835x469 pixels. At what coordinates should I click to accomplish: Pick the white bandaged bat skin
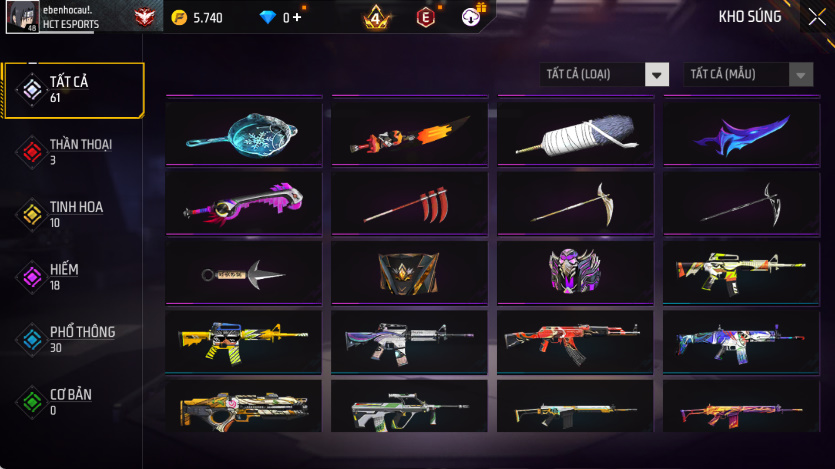coord(575,133)
